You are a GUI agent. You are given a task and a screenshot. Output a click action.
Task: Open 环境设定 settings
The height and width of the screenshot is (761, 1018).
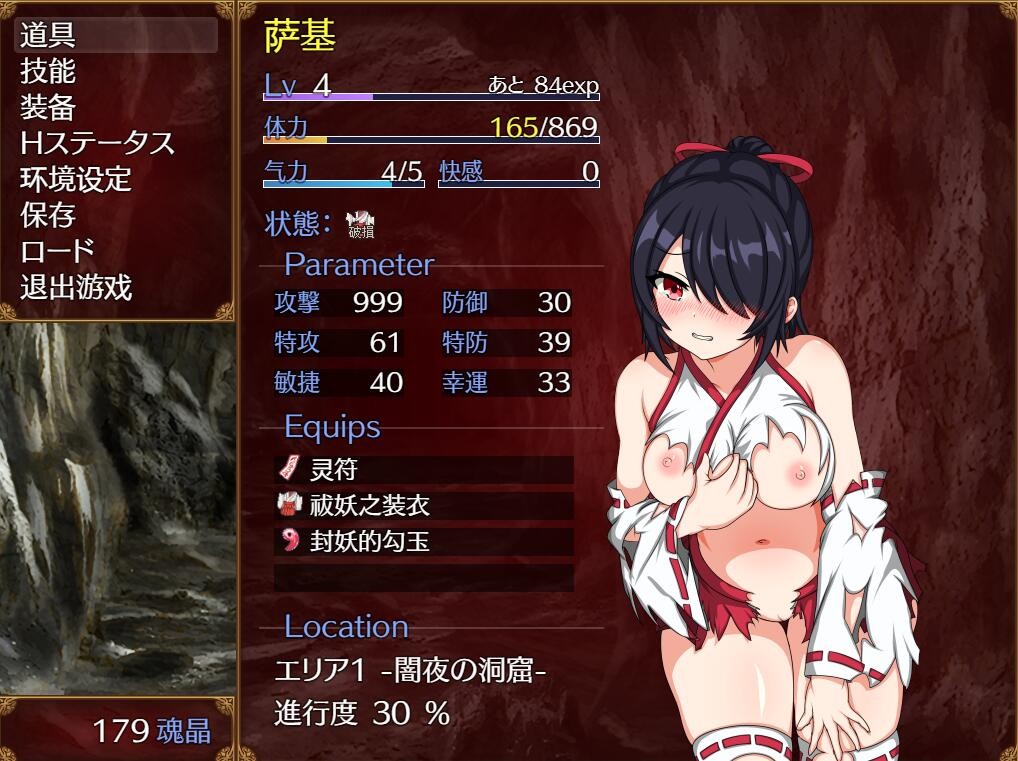[76, 180]
